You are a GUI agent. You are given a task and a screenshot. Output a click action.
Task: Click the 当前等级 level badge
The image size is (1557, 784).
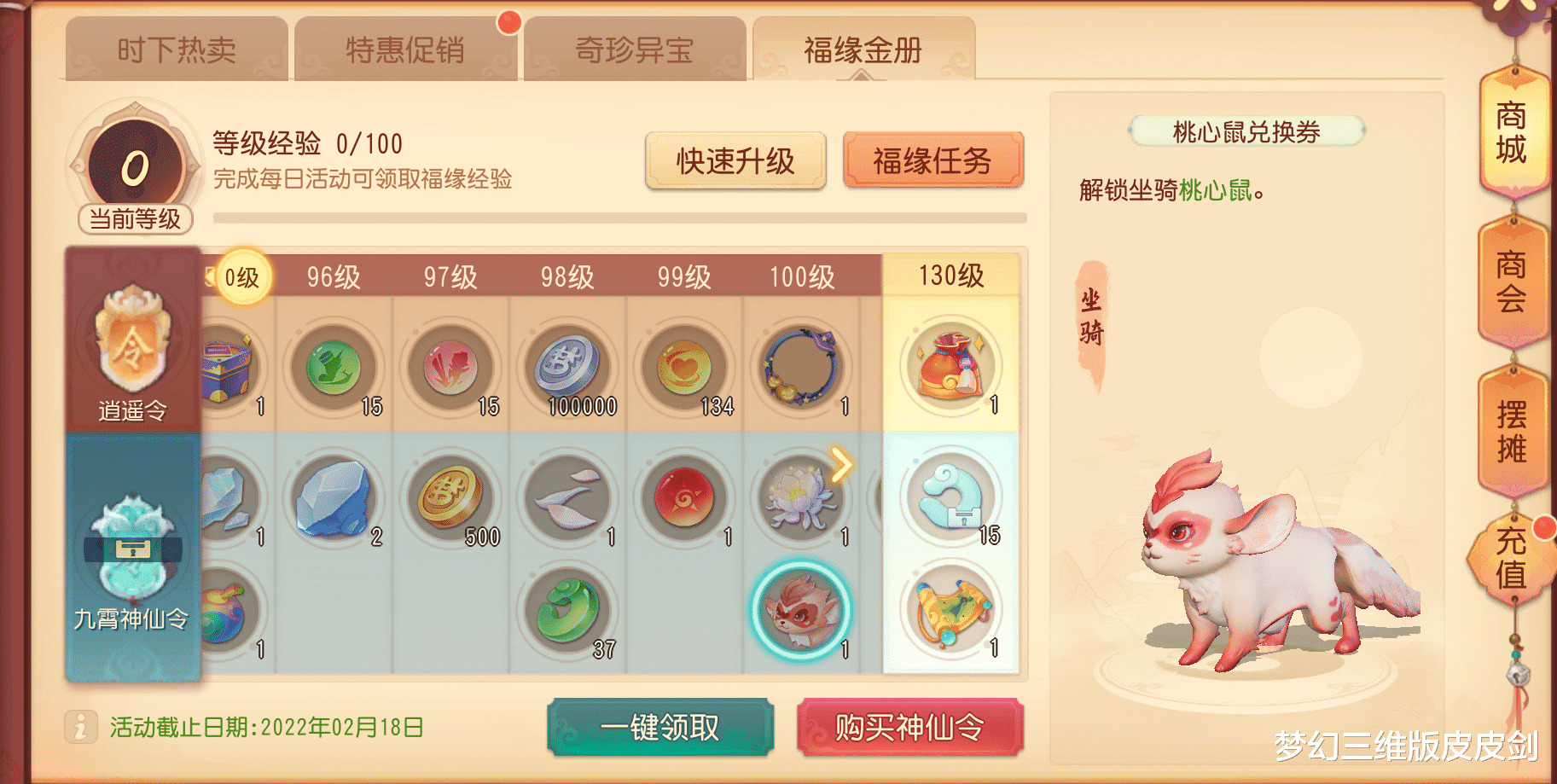point(133,169)
